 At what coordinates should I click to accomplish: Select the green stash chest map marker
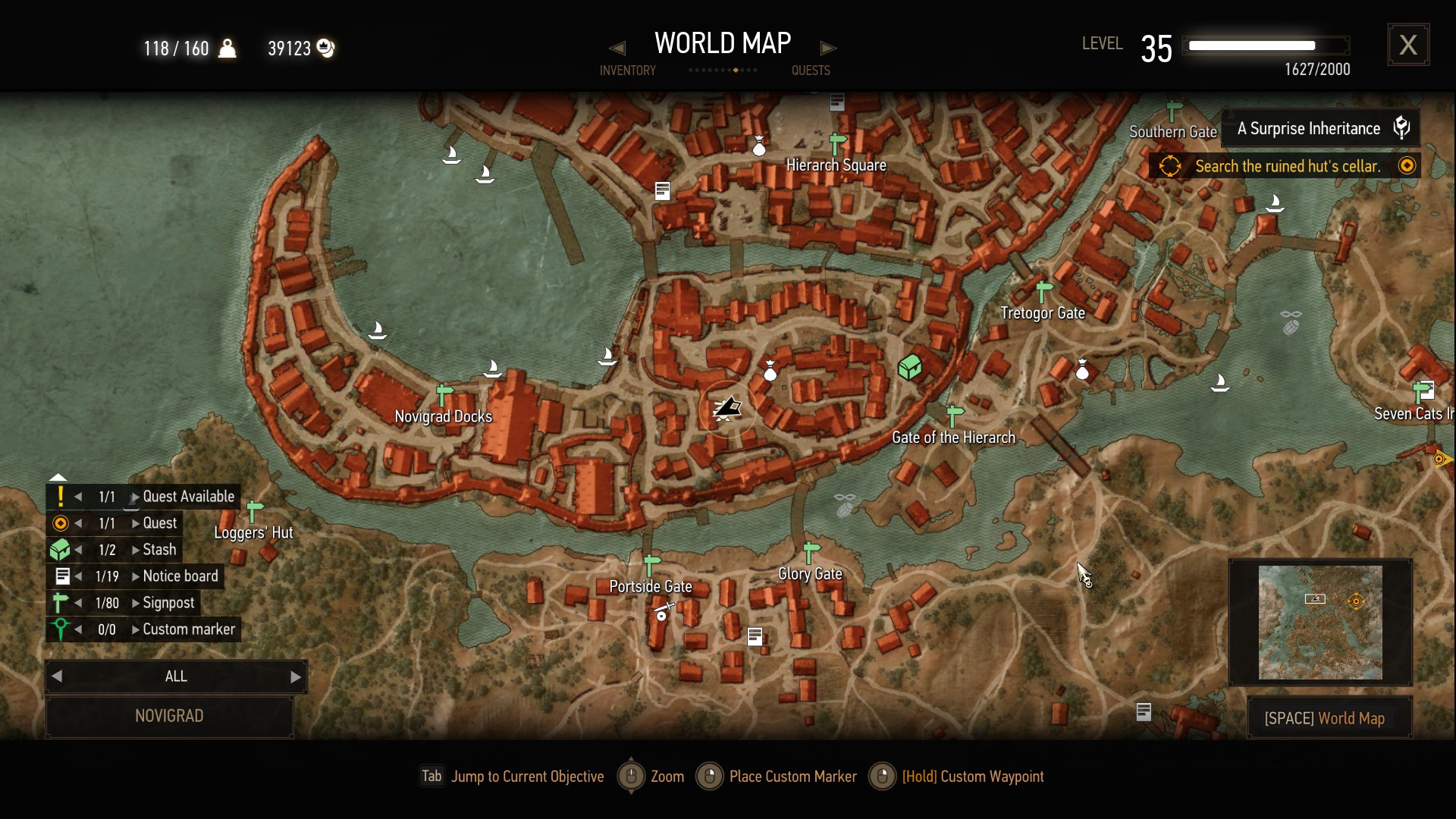(909, 368)
